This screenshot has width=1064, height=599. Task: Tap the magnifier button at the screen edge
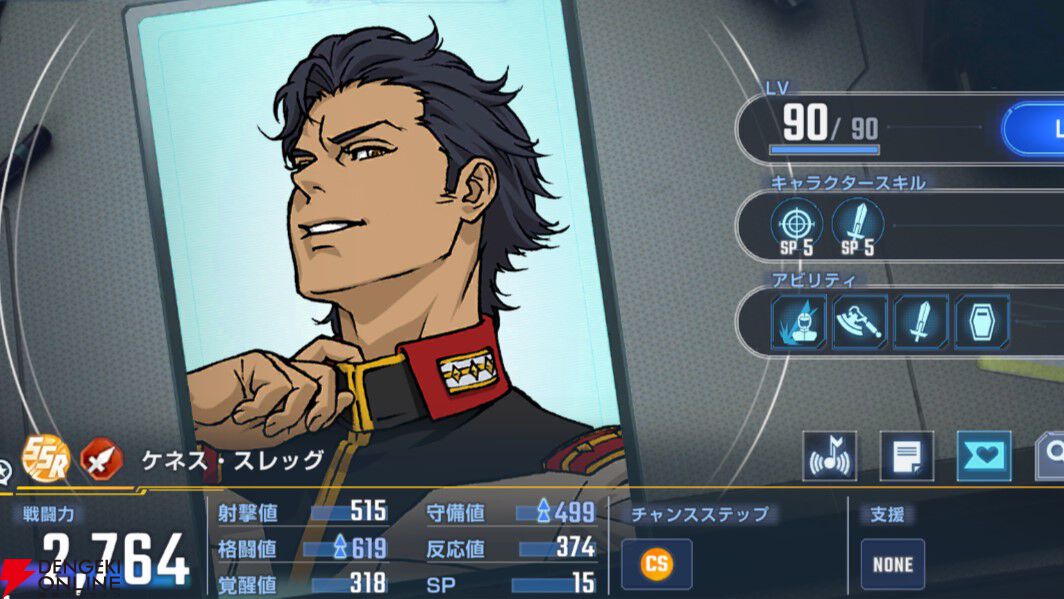[x=1052, y=456]
